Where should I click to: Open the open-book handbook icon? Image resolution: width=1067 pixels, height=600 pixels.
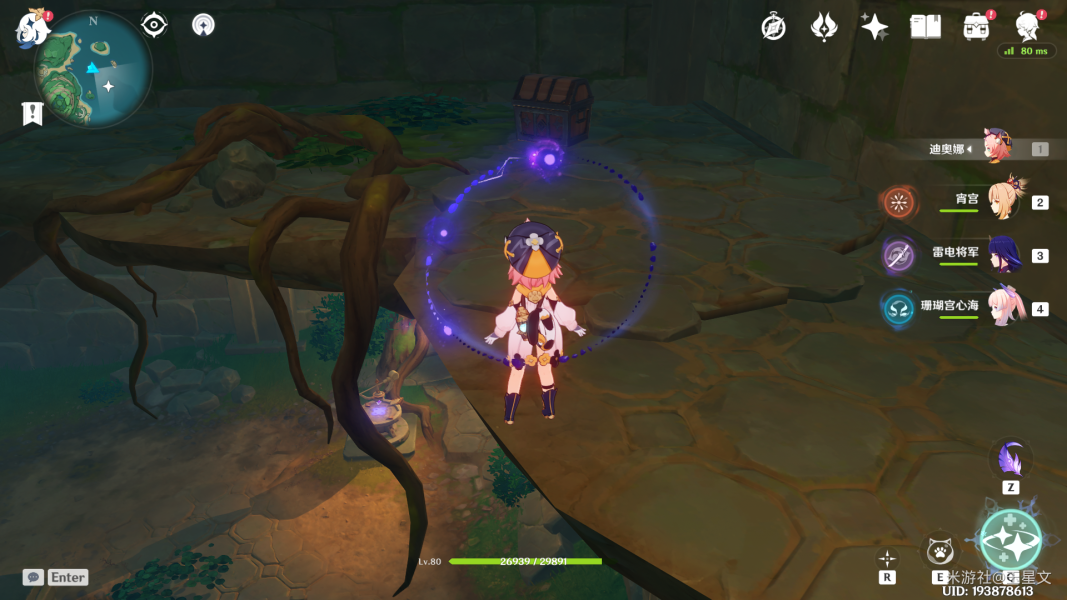click(925, 27)
